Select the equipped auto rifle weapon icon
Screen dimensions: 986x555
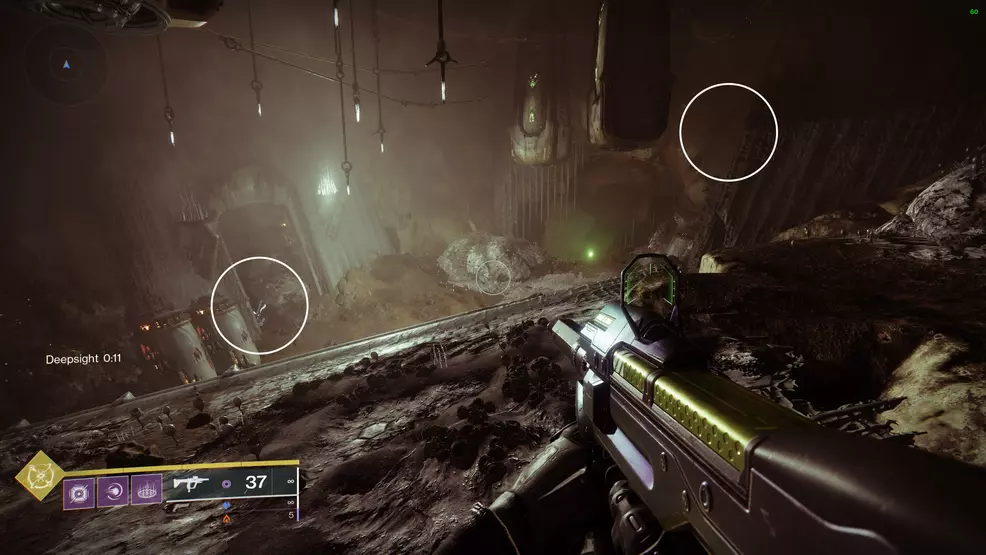(x=193, y=483)
